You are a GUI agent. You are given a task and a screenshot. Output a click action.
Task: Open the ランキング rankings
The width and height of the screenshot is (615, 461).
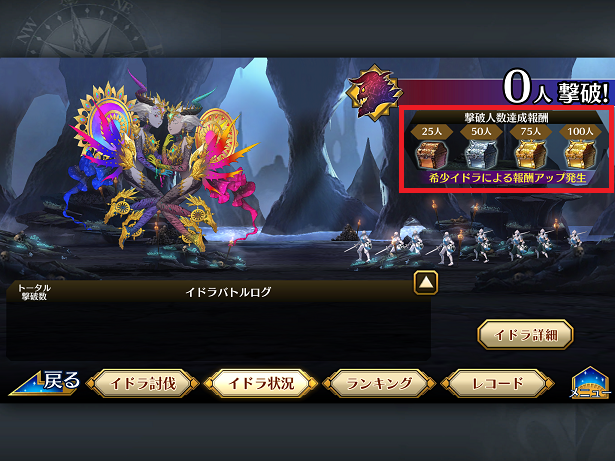[x=378, y=384]
